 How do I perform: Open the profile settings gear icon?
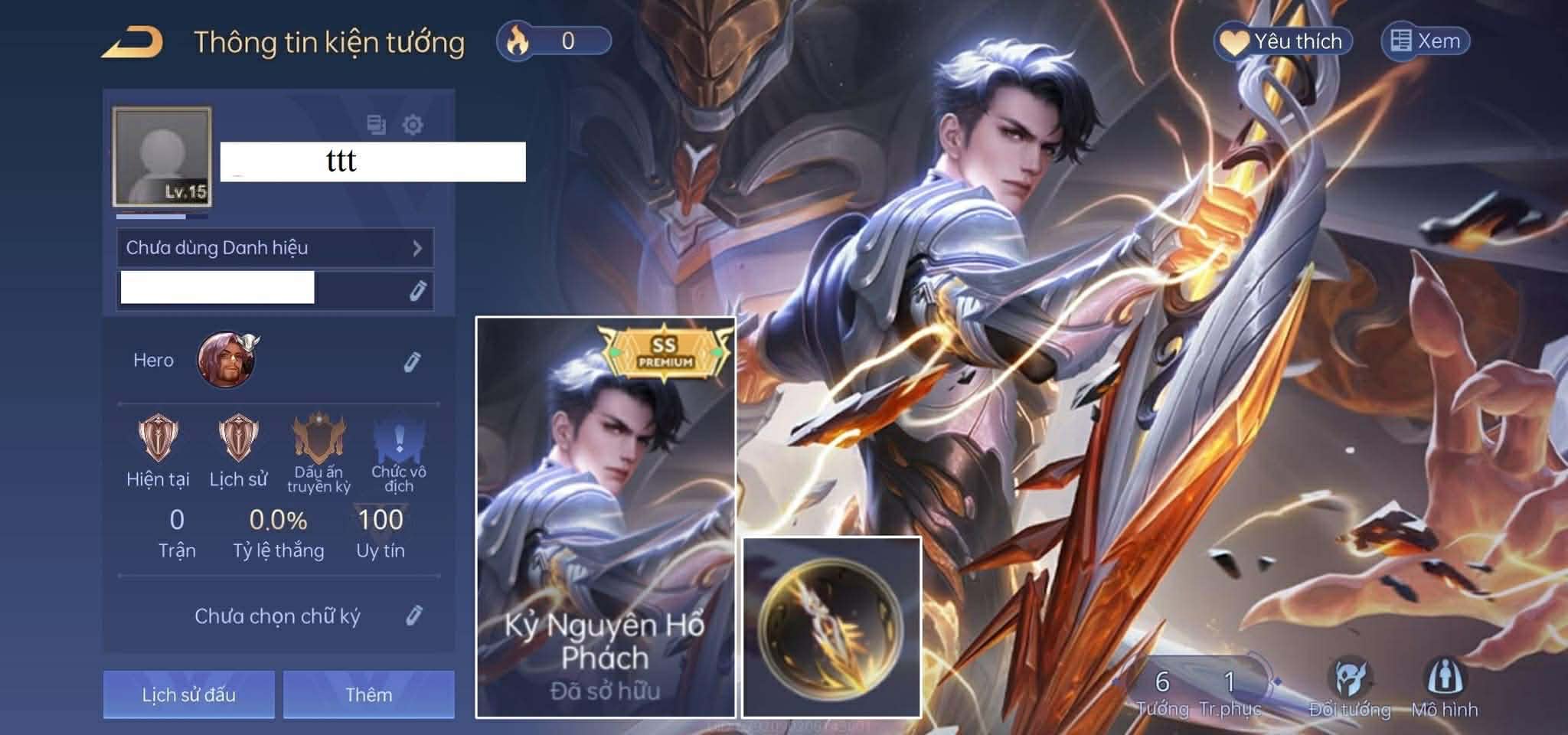pos(413,124)
